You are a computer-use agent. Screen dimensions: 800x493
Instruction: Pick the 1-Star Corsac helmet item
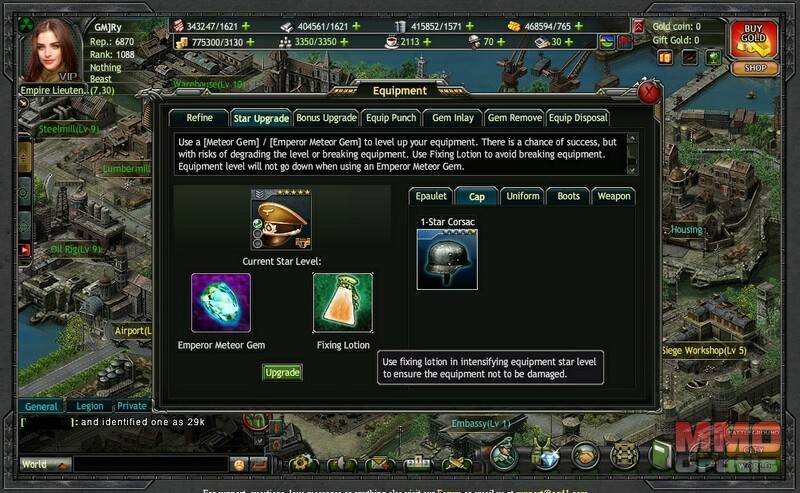coord(446,259)
